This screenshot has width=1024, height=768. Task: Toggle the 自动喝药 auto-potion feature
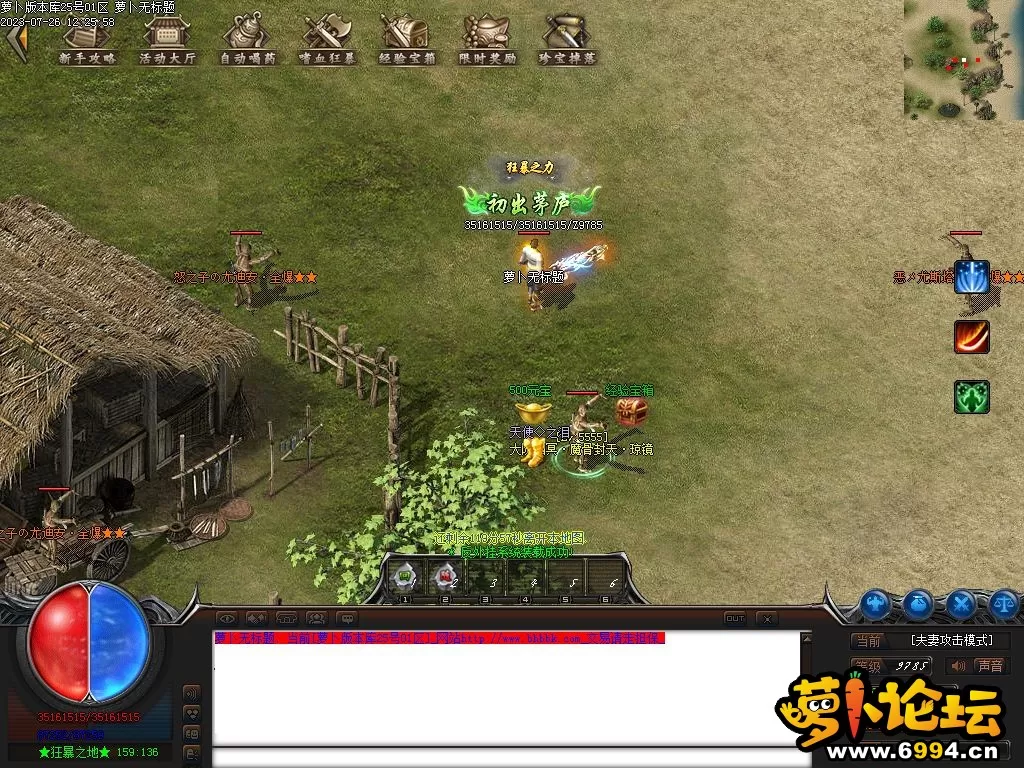click(247, 39)
